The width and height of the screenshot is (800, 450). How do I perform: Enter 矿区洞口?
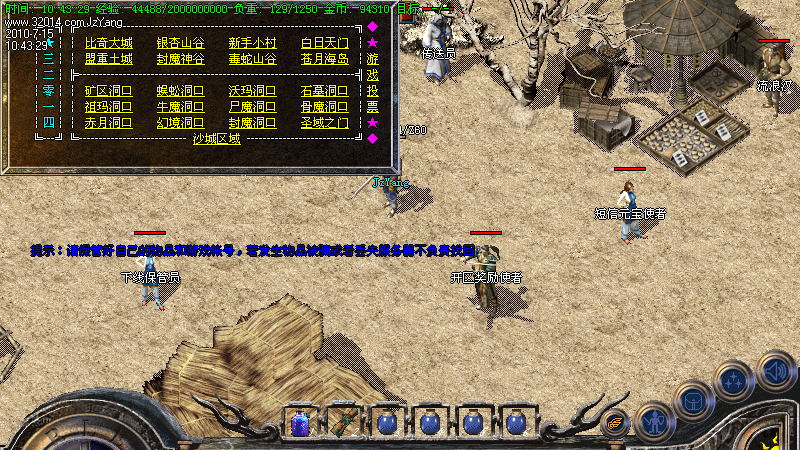coord(108,91)
